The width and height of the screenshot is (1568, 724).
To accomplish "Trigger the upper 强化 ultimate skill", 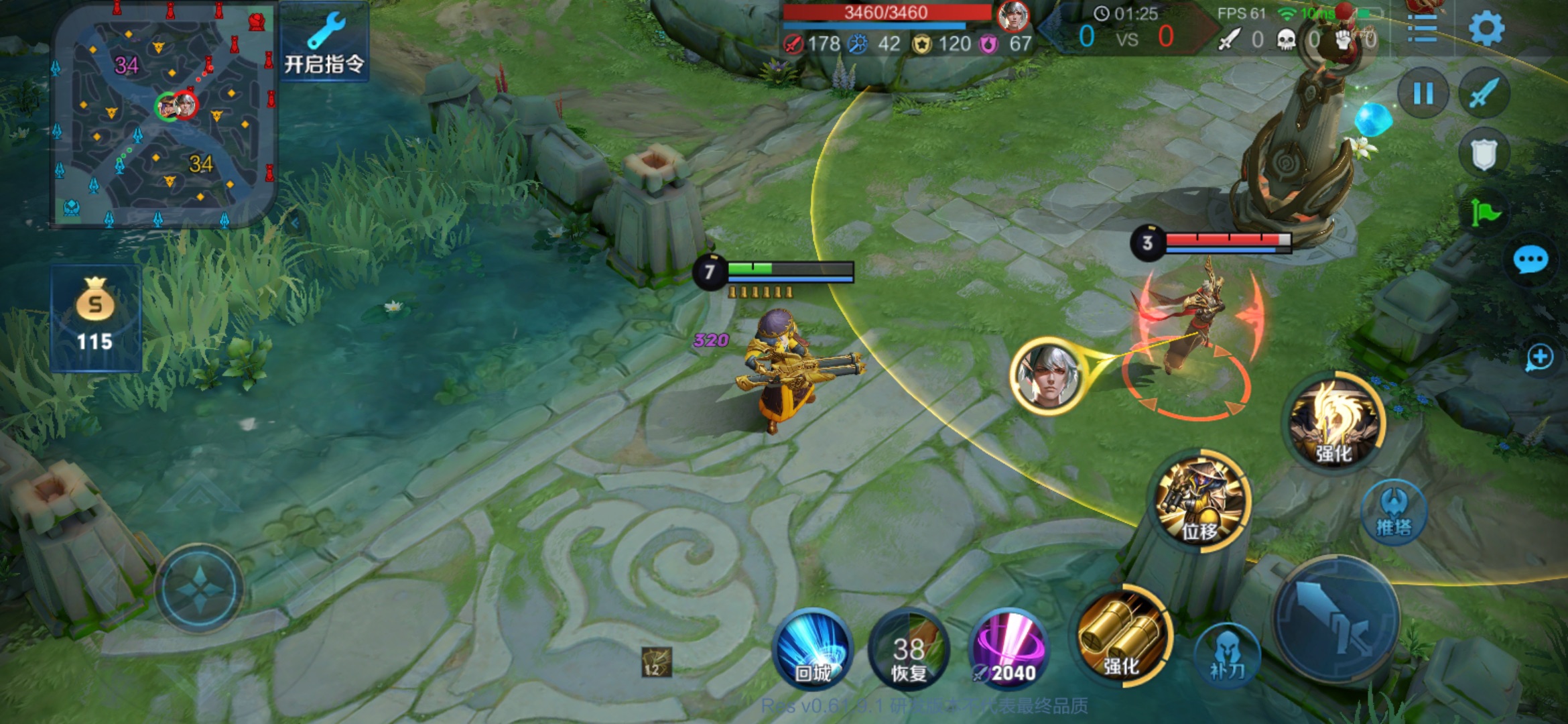I will click(x=1335, y=422).
